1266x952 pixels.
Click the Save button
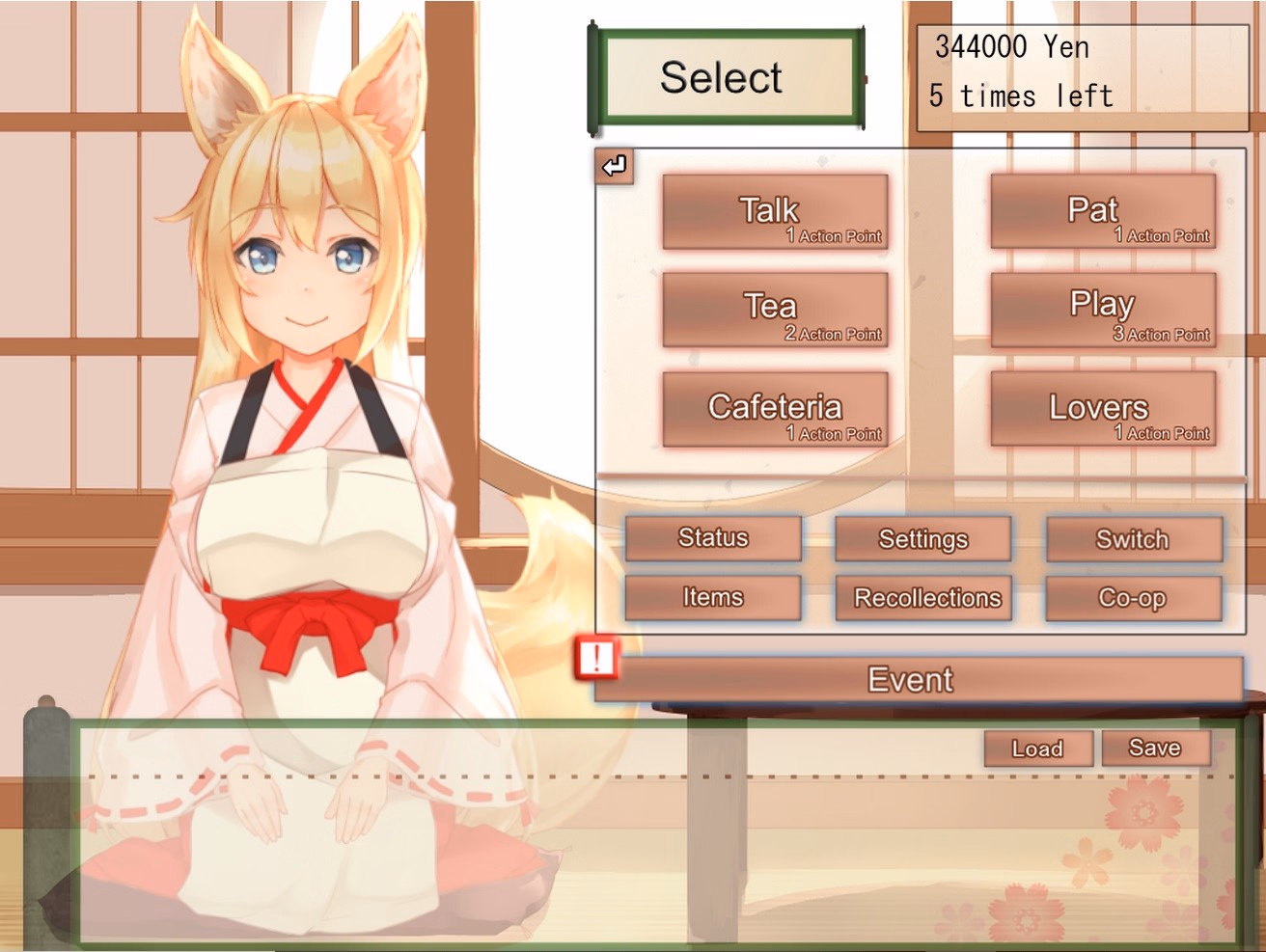click(x=1156, y=747)
